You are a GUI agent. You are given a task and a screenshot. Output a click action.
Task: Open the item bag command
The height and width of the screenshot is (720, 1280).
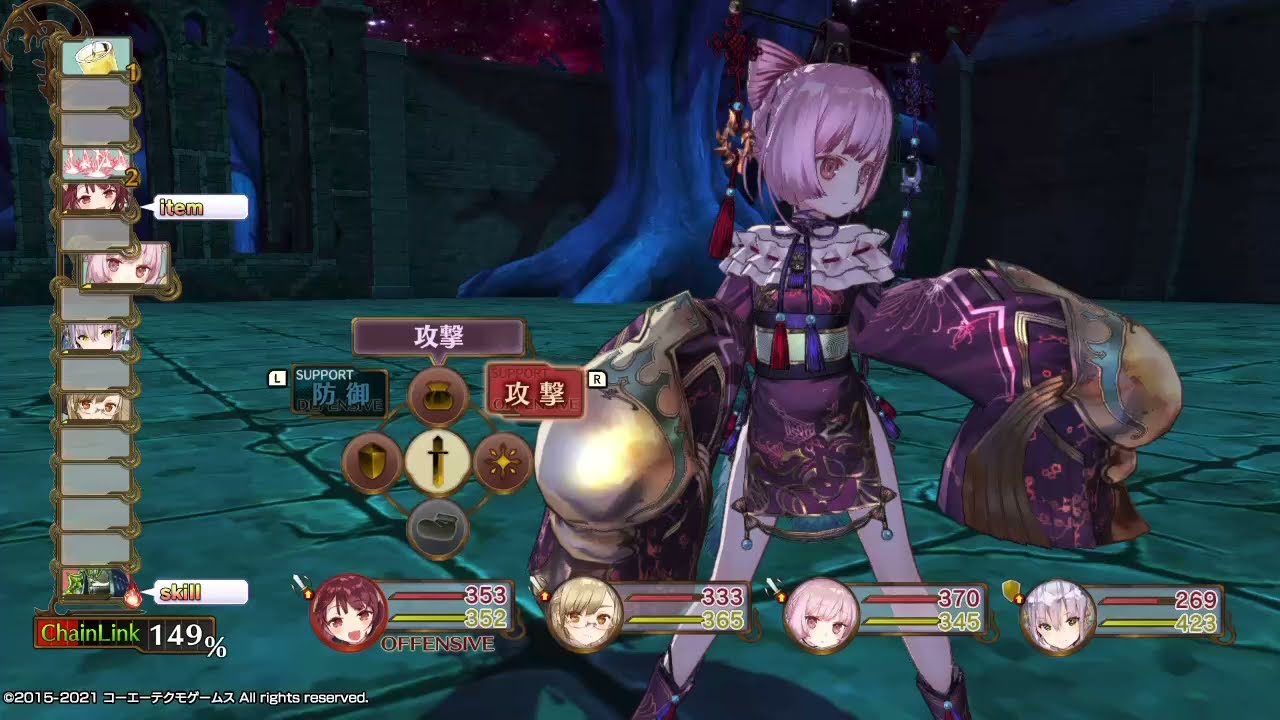(438, 396)
